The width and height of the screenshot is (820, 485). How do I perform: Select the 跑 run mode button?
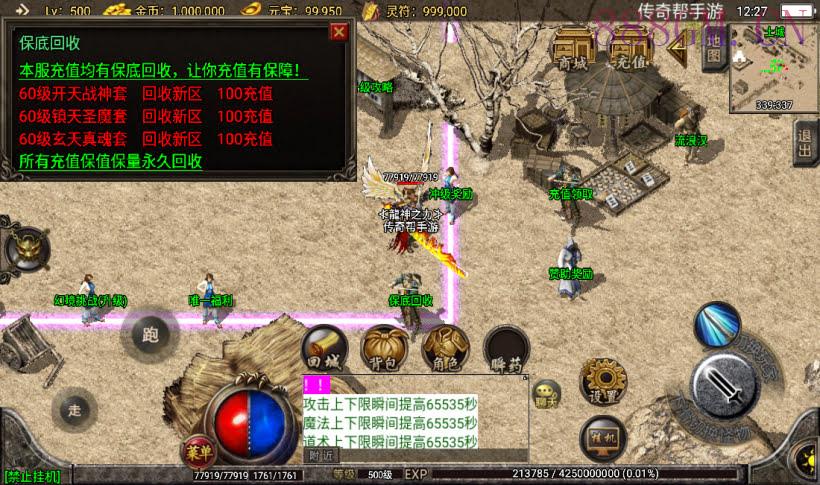click(x=149, y=334)
